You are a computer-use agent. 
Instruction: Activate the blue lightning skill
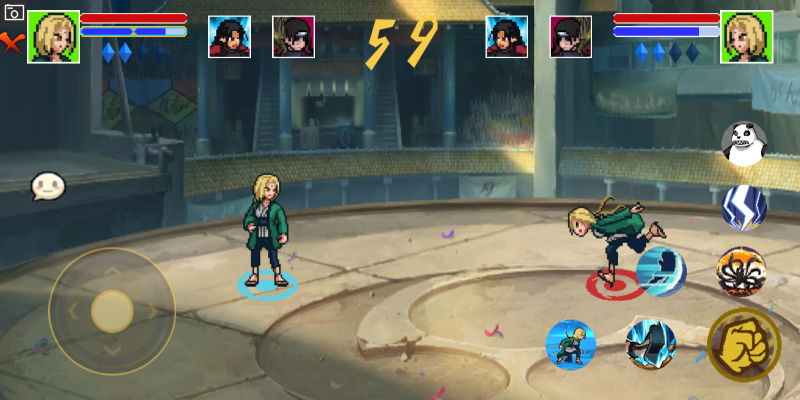point(743,207)
